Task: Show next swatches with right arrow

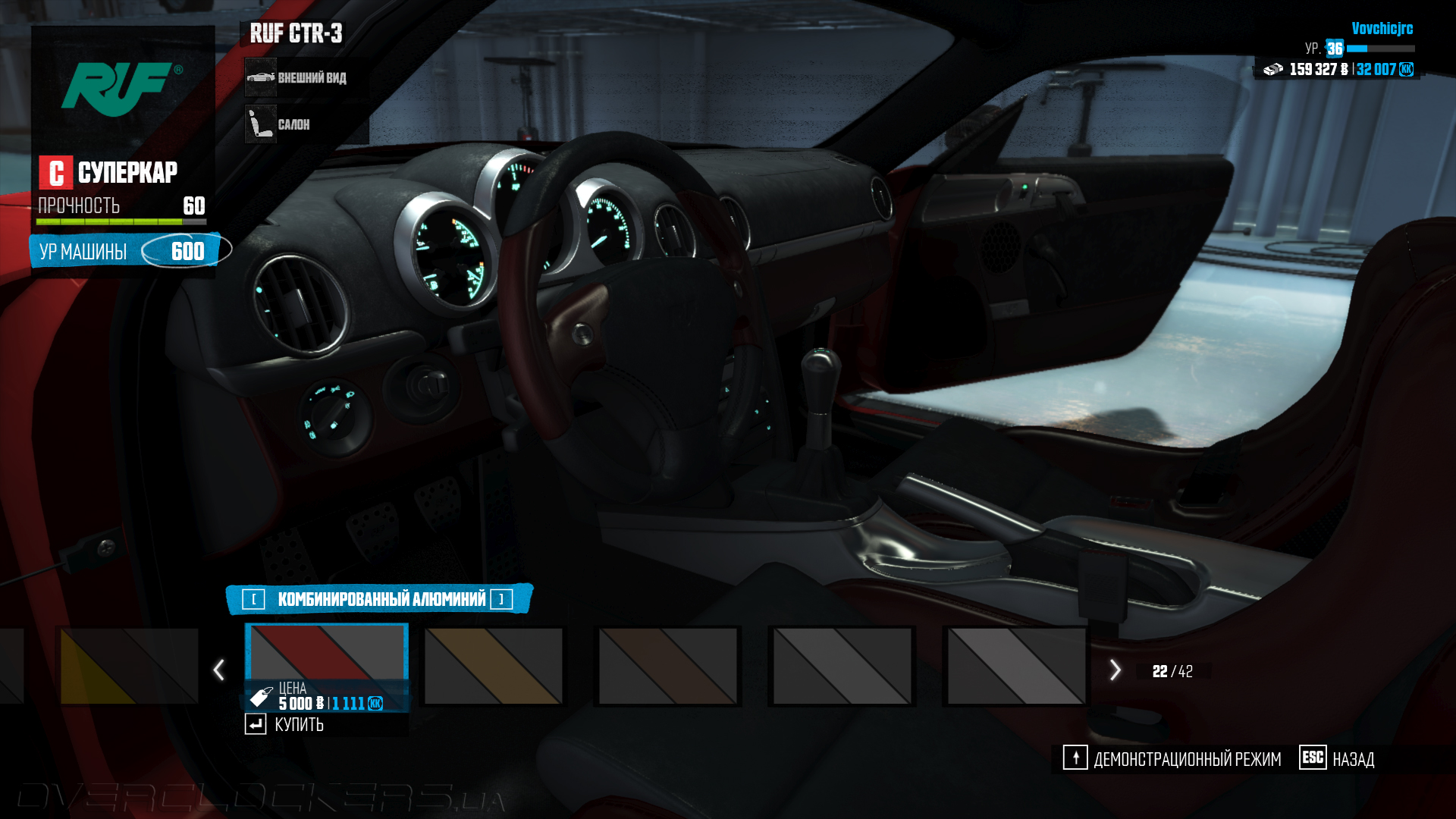Action: (x=1115, y=670)
